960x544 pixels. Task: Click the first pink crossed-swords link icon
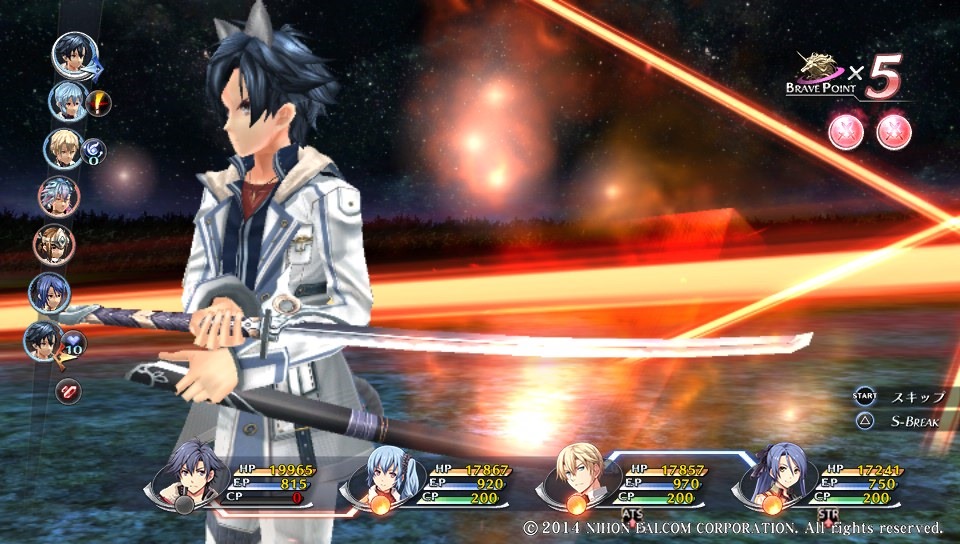[x=846, y=131]
